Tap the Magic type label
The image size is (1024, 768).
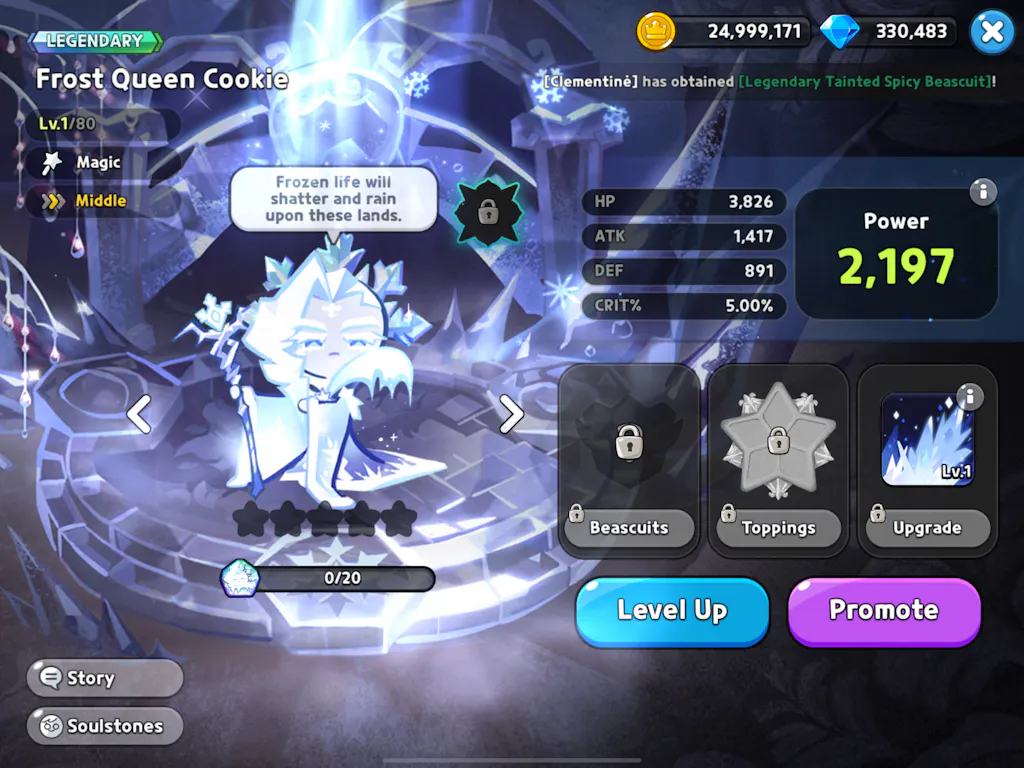[x=98, y=162]
